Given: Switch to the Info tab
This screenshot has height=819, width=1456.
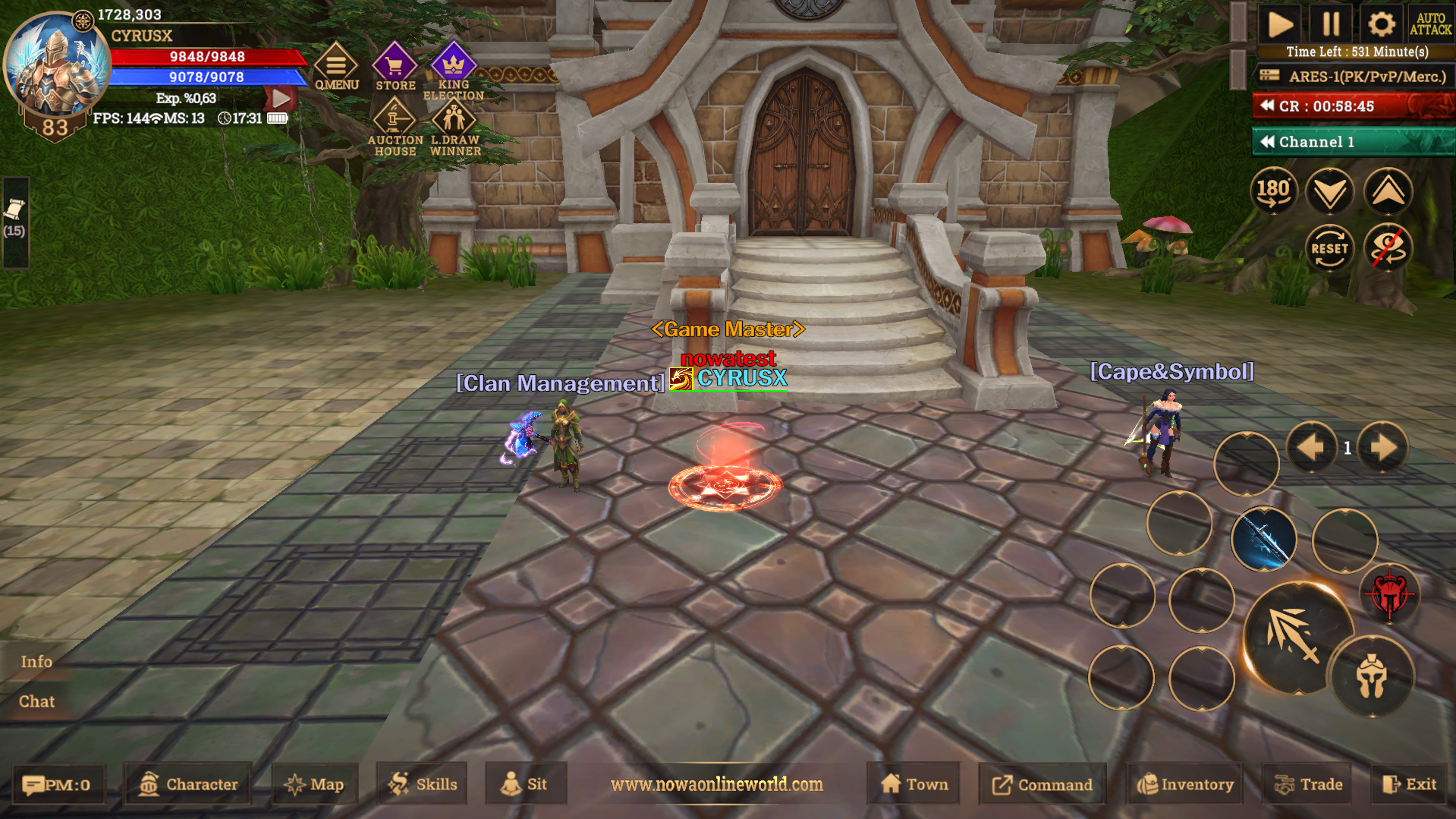Looking at the screenshot, I should pos(36,661).
